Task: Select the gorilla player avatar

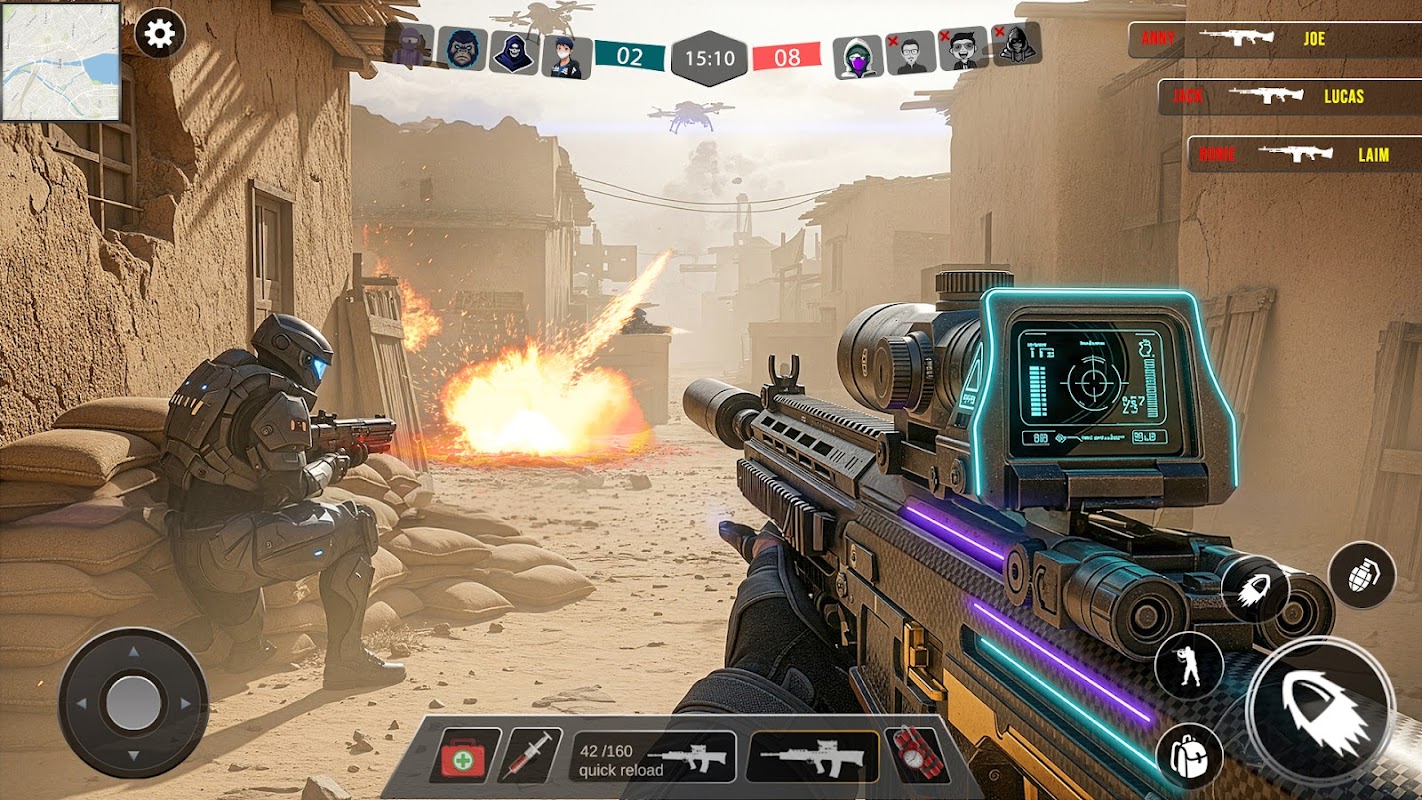Action: click(x=462, y=49)
